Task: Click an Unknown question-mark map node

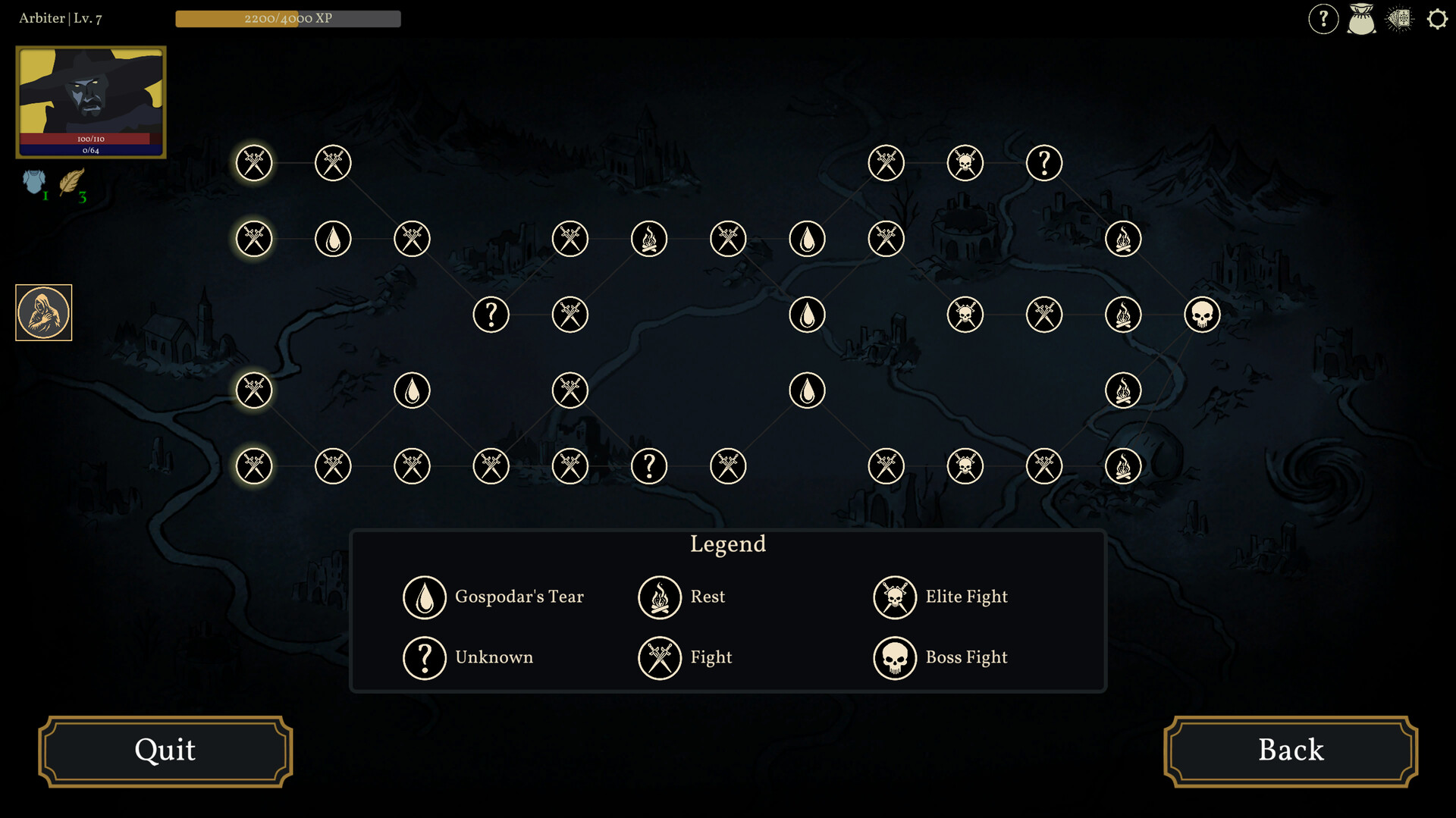Action: [491, 315]
